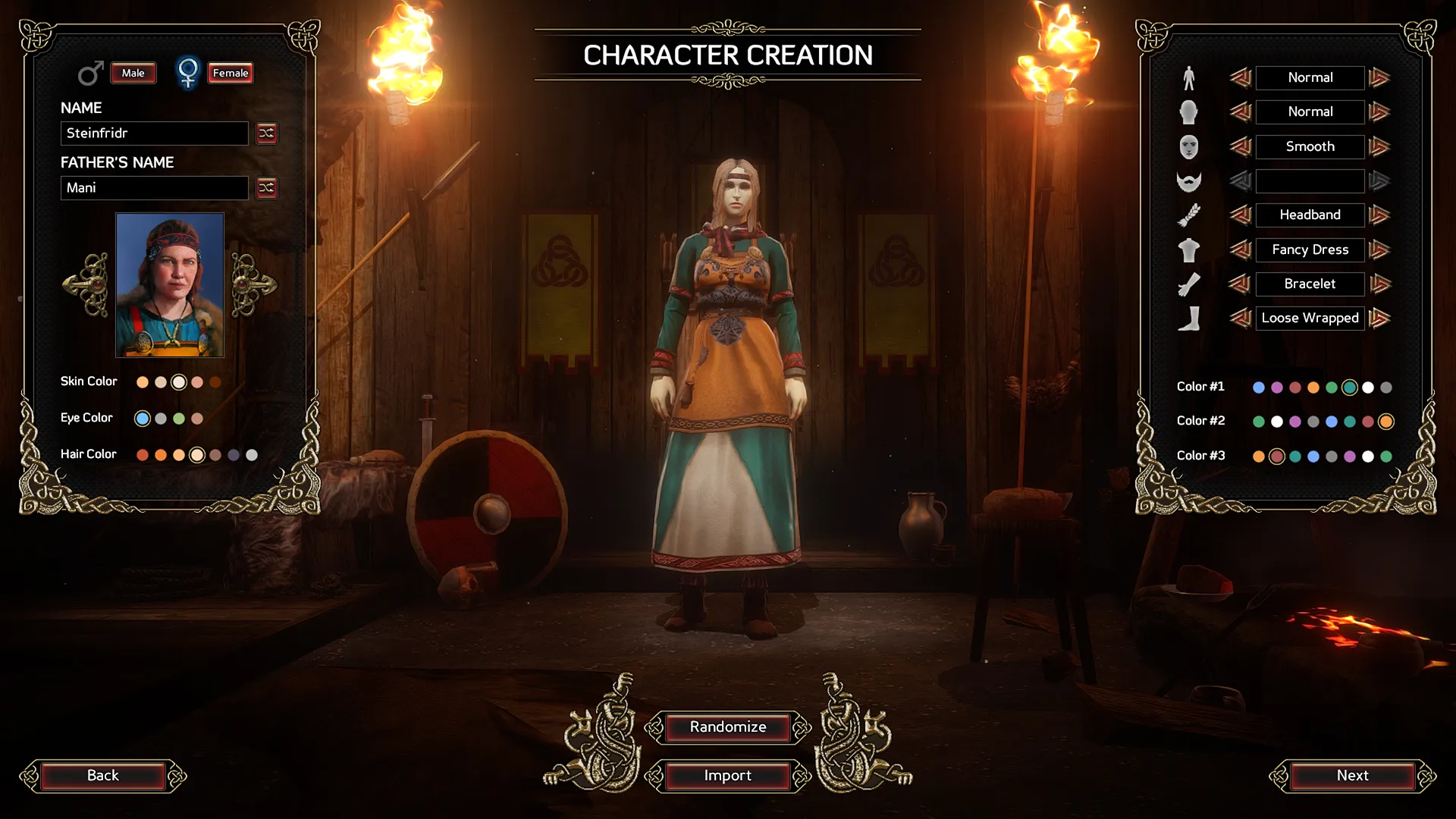Select the white hair color swatch
Screen dimensions: 1456x819
(252, 455)
